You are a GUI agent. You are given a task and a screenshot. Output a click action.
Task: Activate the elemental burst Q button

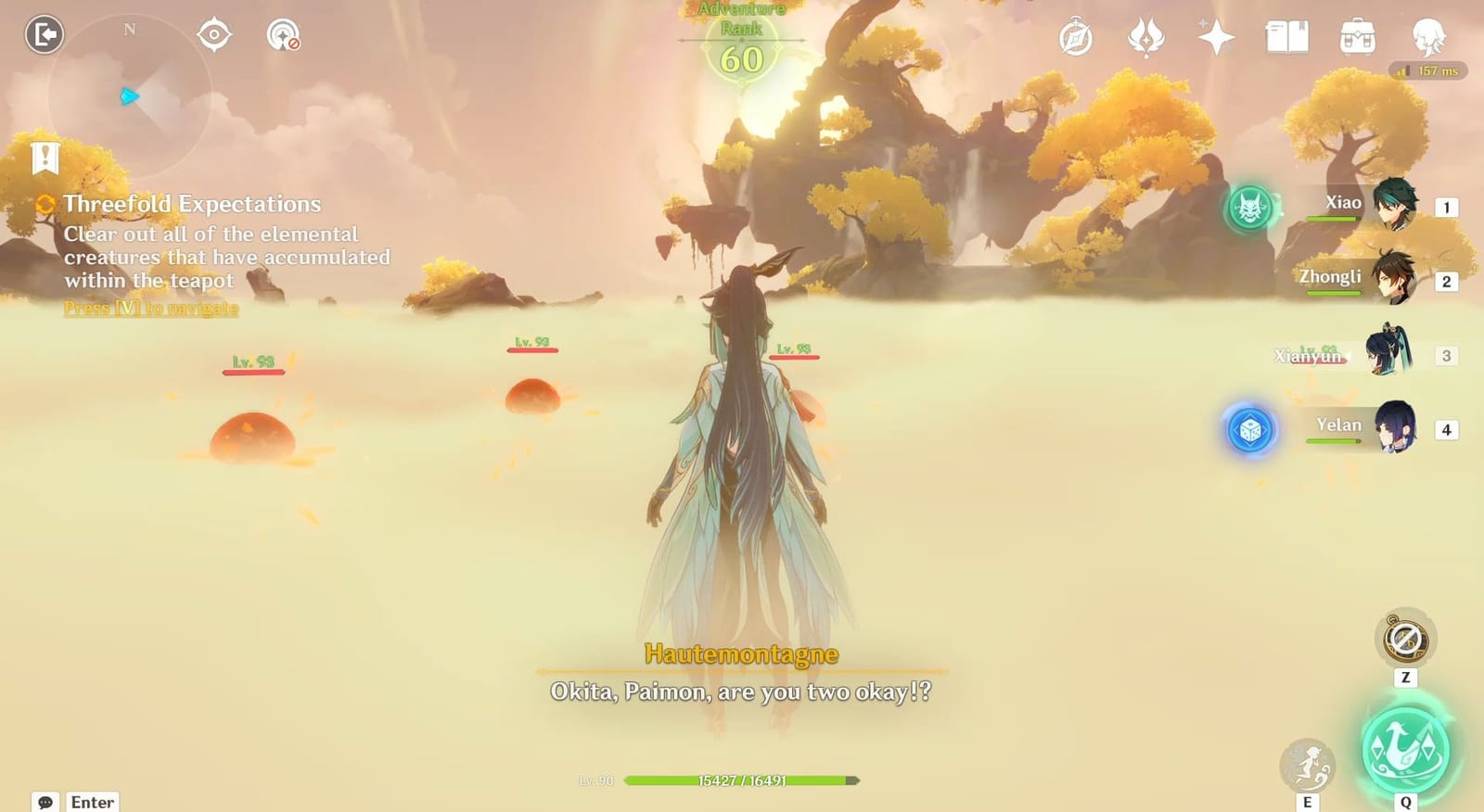point(1403,753)
